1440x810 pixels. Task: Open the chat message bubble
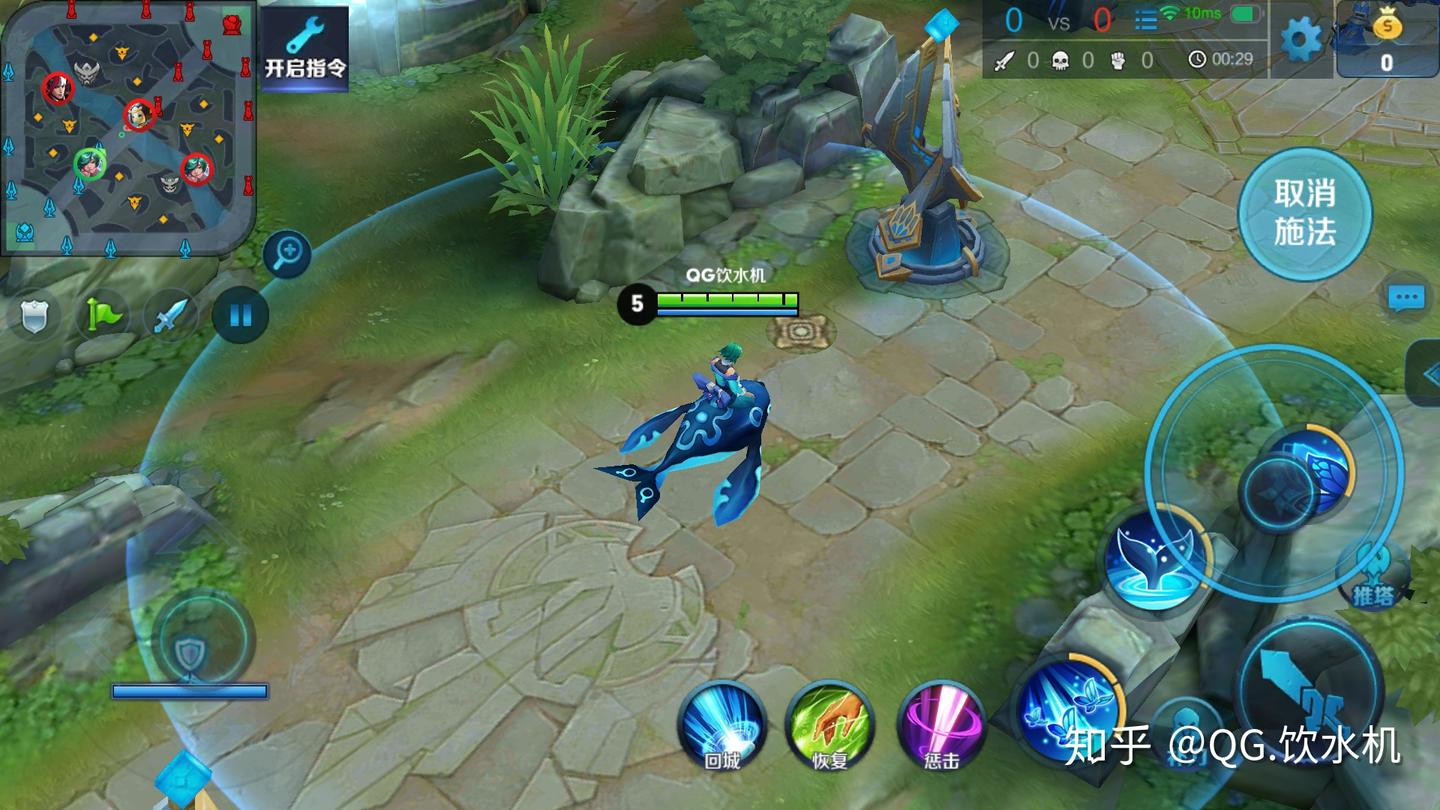(1405, 297)
